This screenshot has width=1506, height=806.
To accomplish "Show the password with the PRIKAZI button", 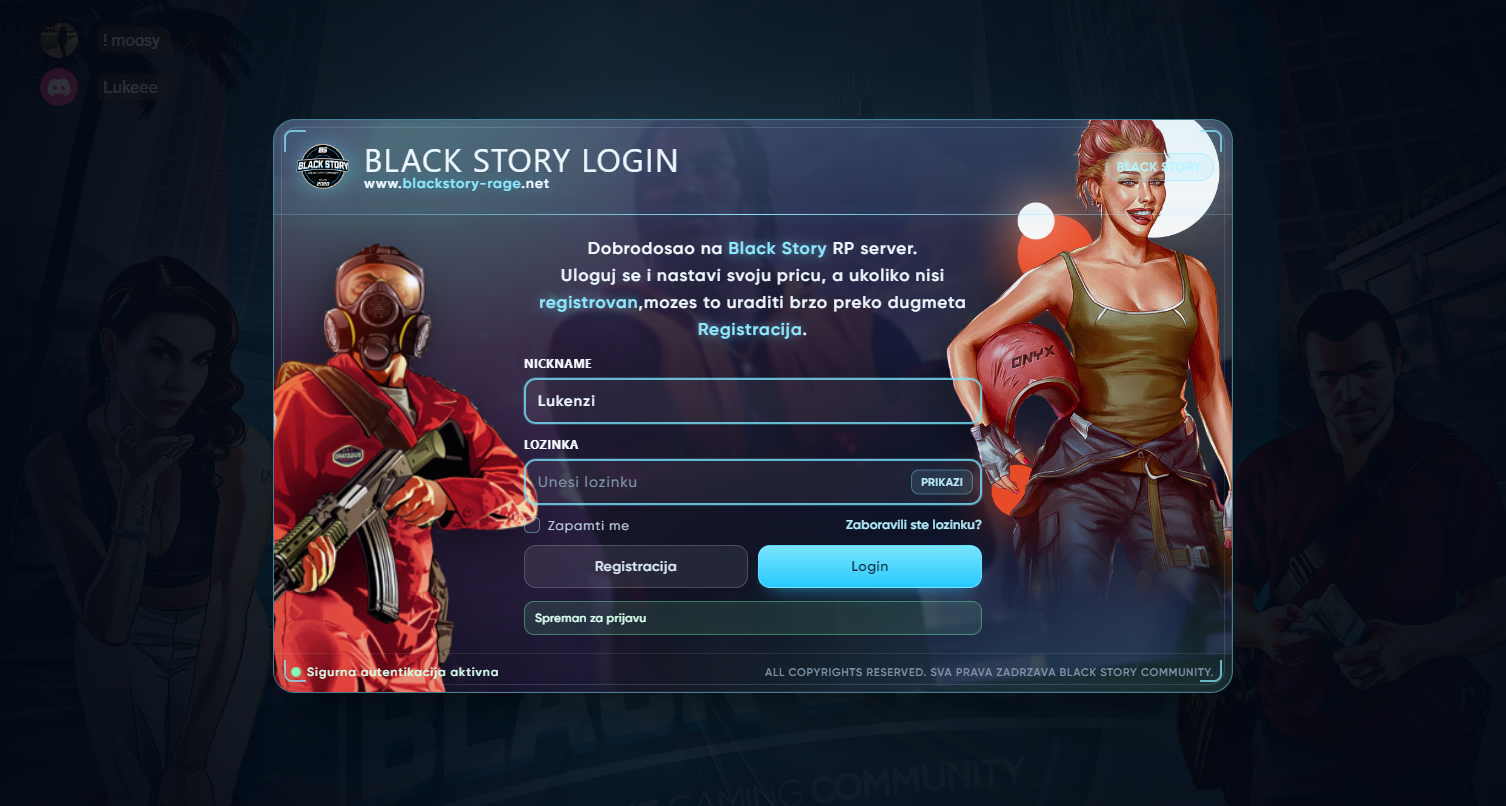I will click(x=941, y=482).
